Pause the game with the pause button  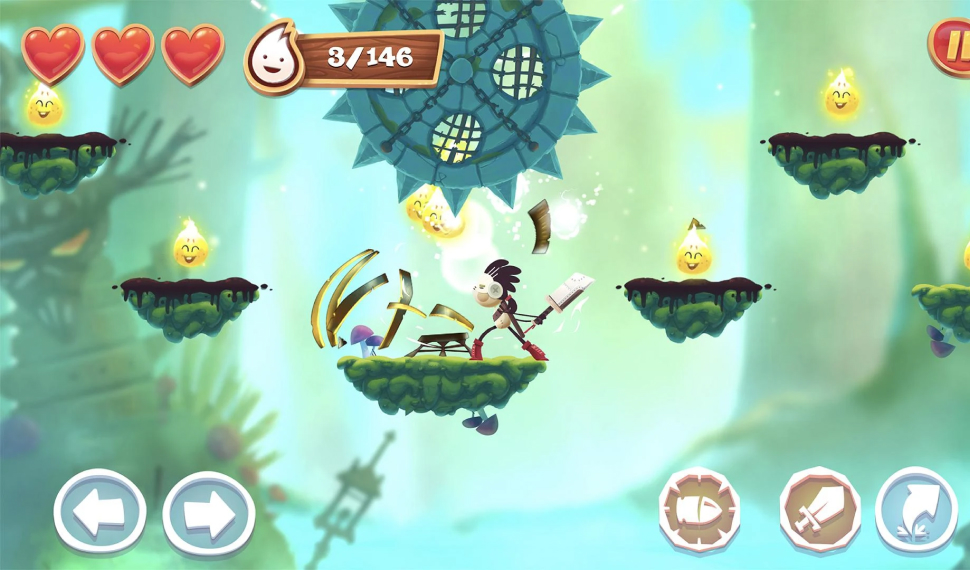tap(952, 45)
